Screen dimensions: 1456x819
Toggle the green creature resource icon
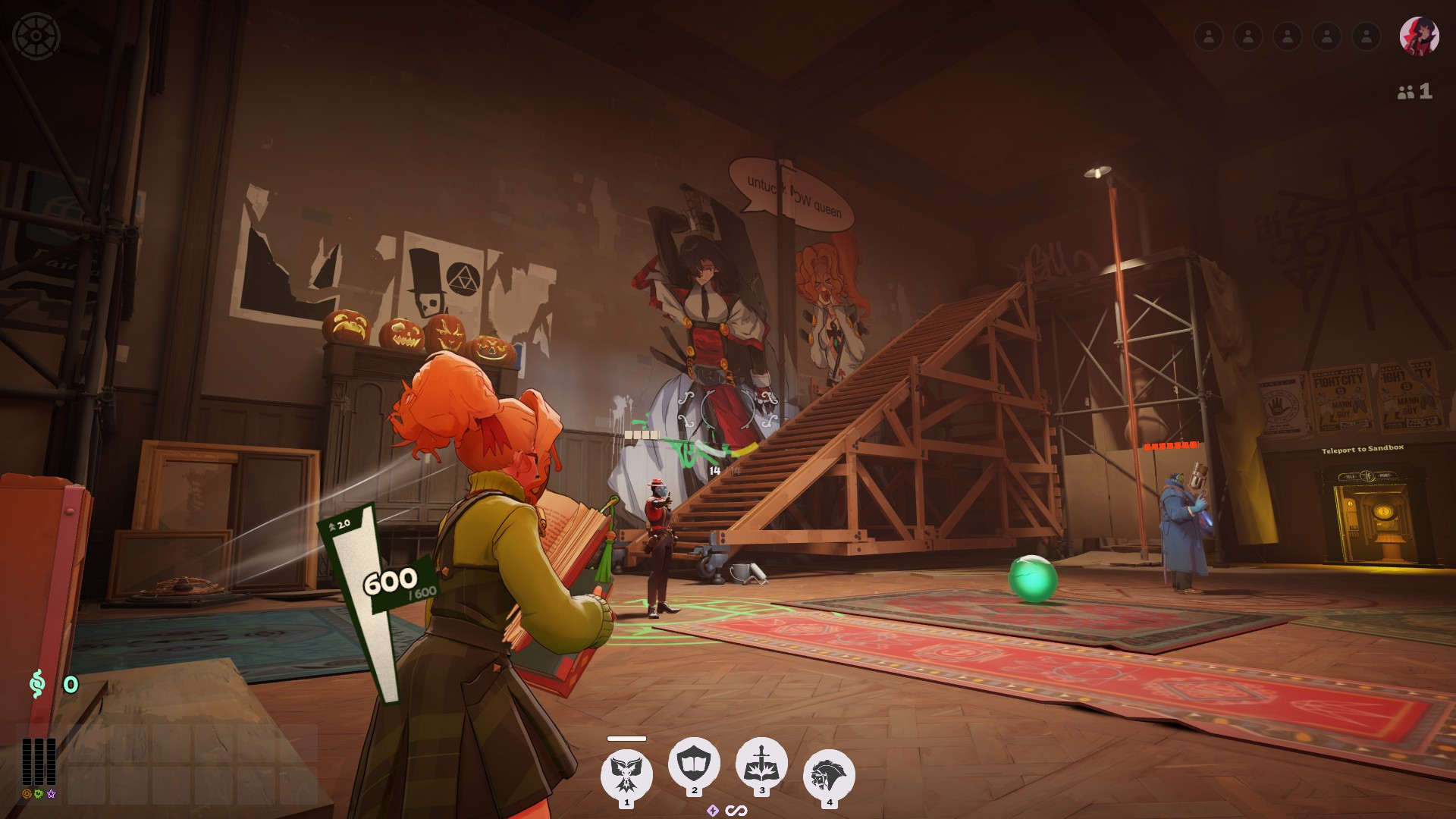point(39,794)
